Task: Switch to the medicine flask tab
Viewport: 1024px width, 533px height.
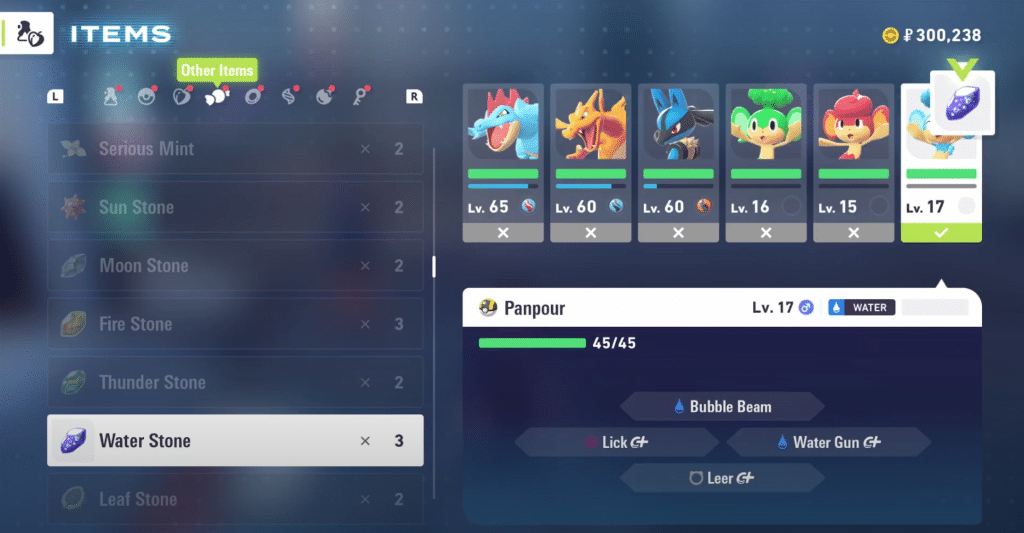Action: [x=112, y=97]
